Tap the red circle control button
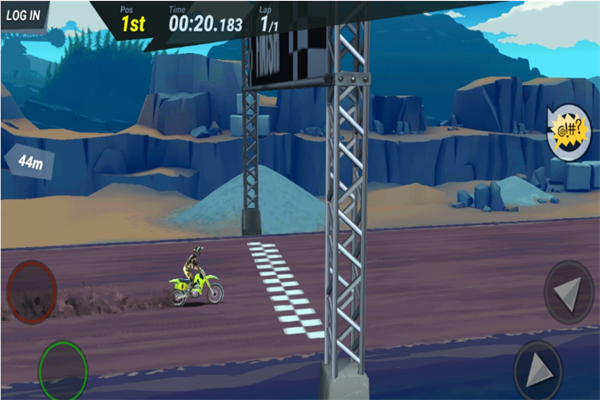The image size is (600, 400). coord(31,290)
